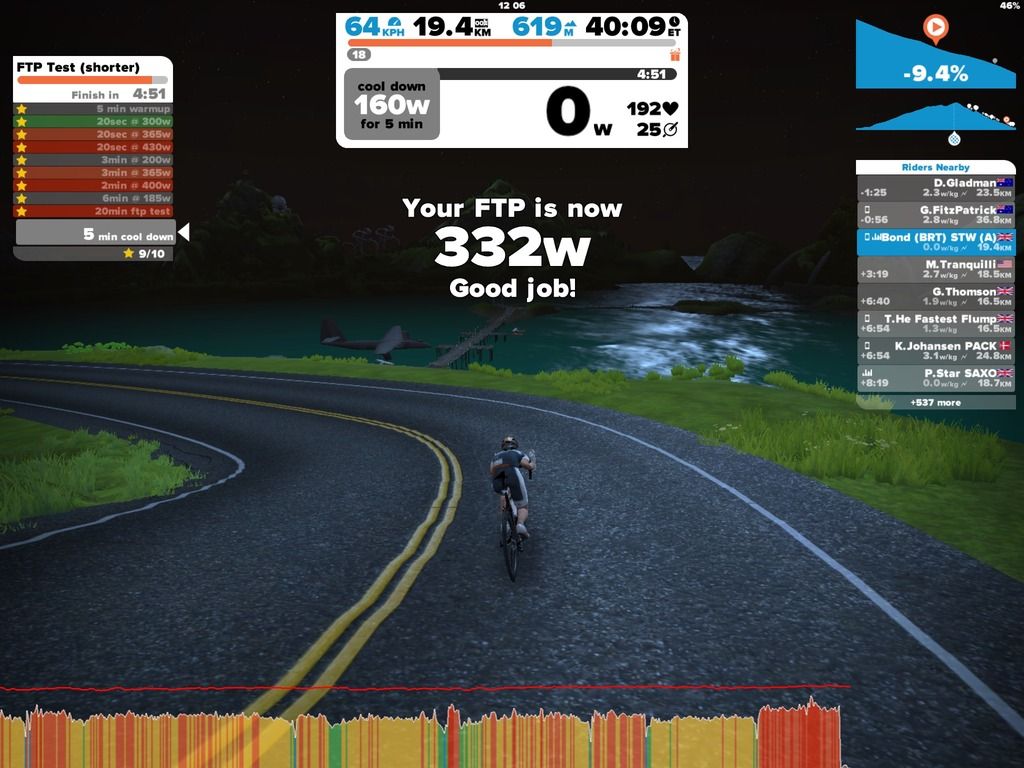Select the 5 min warmup step
This screenshot has height=768, width=1024.
[93, 109]
